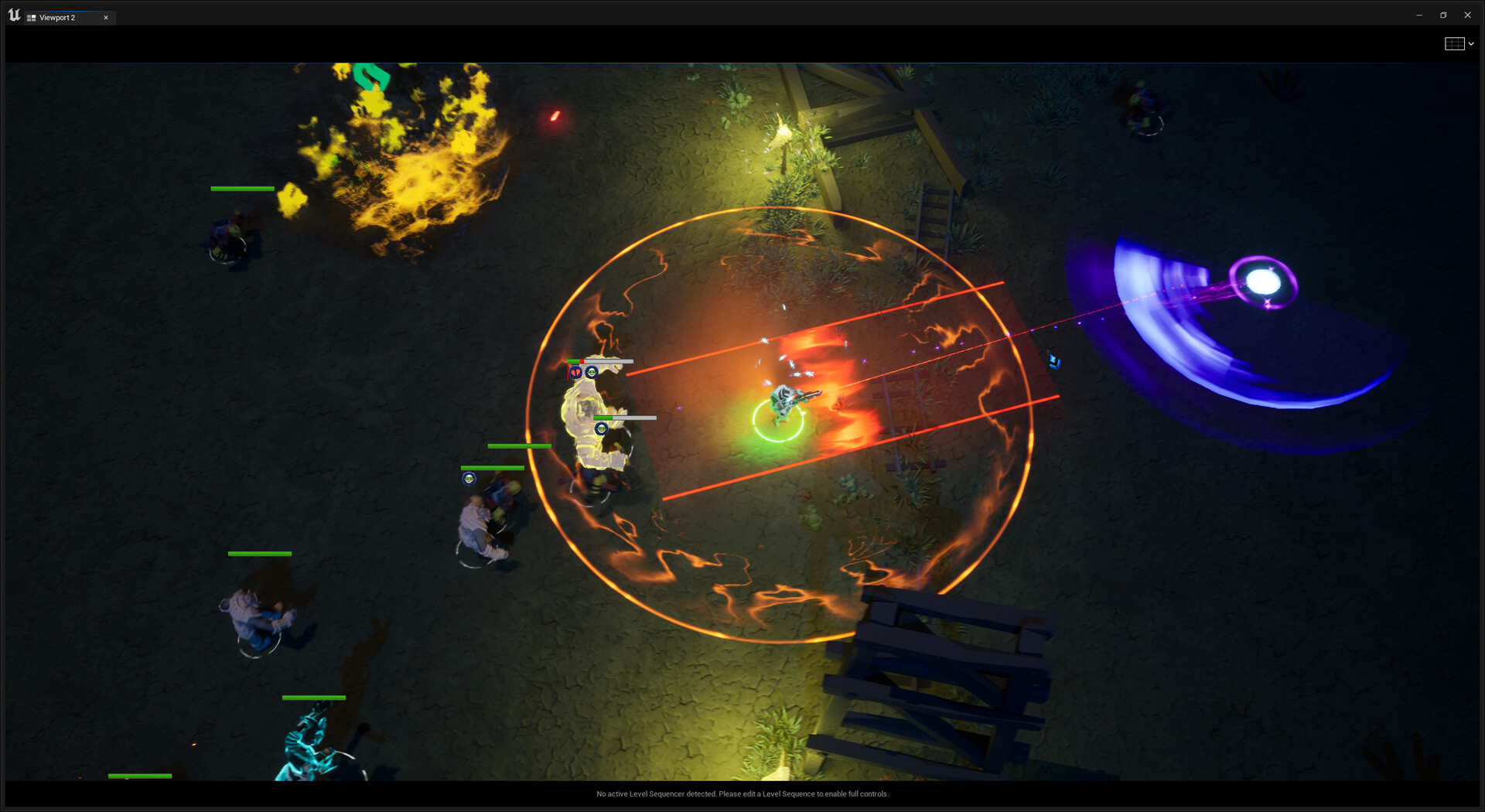The image size is (1485, 812).
Task: Click the buff icon above the white-clothed enemy
Action: click(470, 479)
